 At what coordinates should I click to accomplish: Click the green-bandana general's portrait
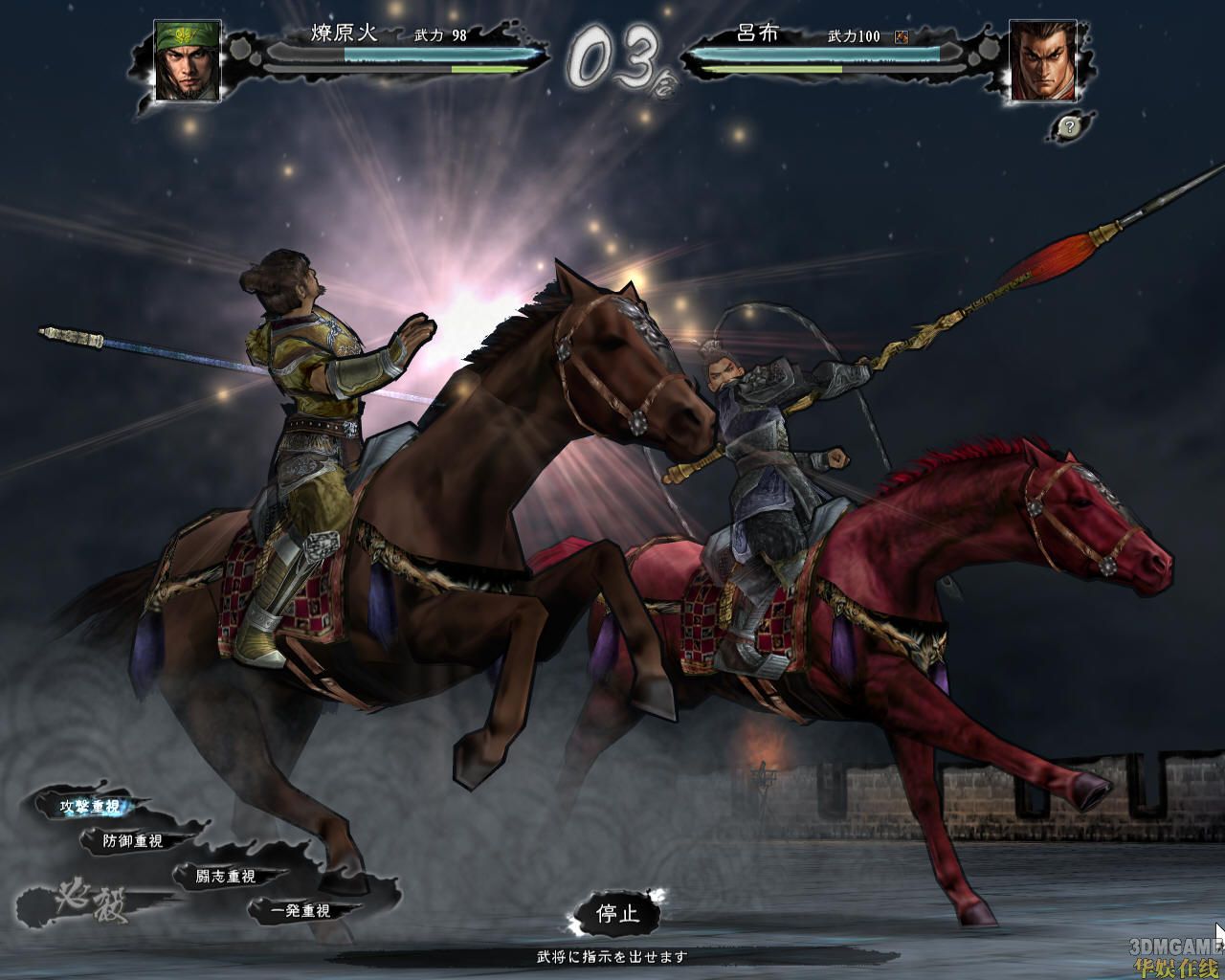188,60
